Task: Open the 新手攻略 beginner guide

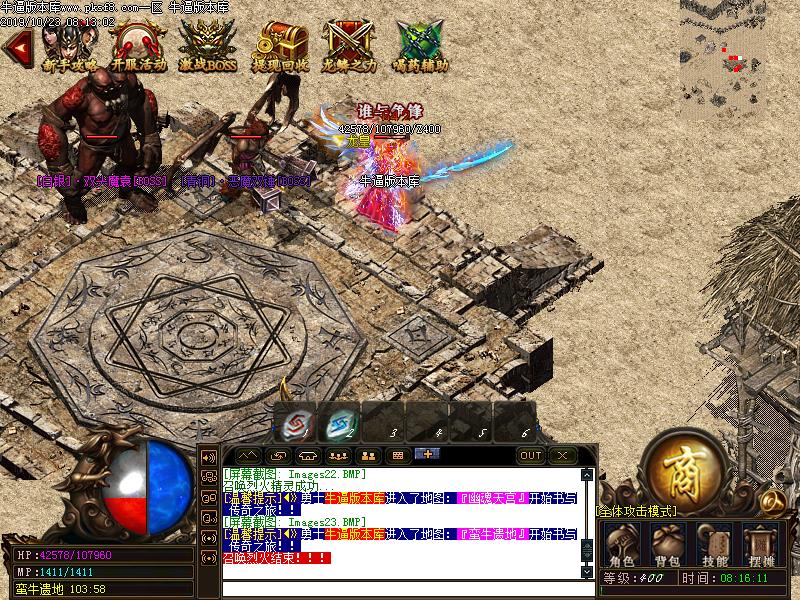Action: [70, 44]
